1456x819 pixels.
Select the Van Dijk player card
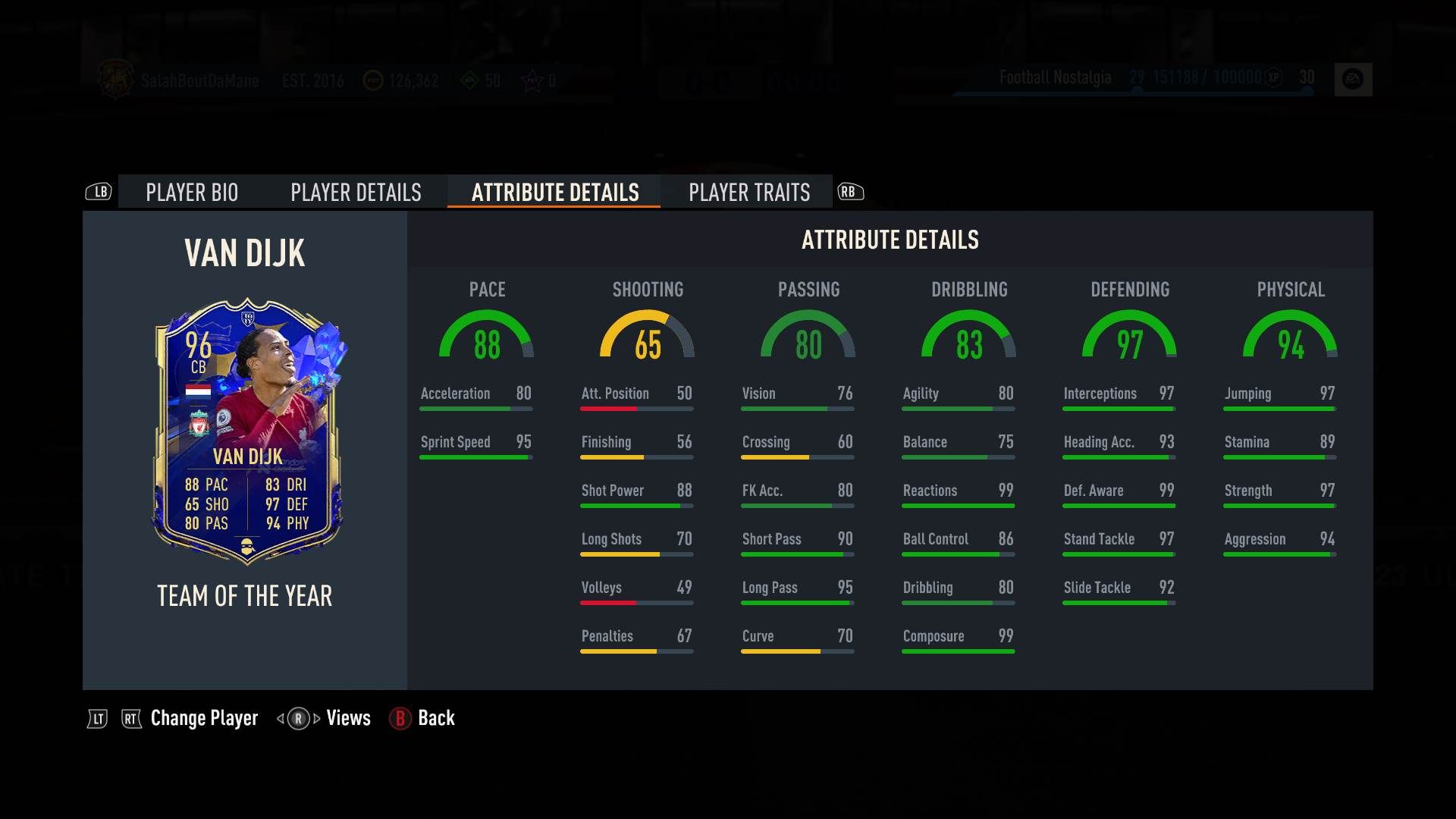(x=248, y=431)
